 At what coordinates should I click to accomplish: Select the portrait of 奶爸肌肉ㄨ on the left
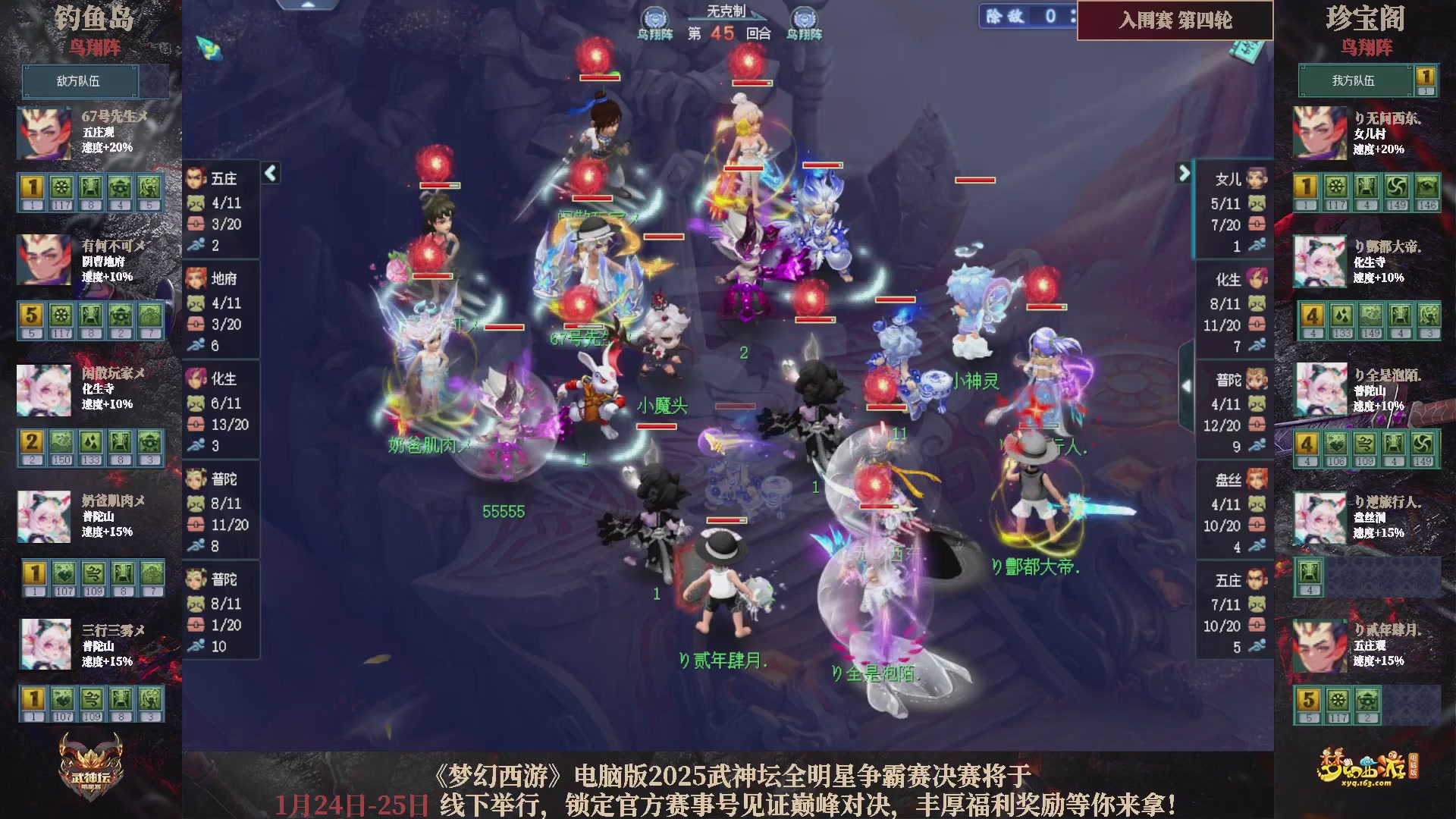[43, 517]
